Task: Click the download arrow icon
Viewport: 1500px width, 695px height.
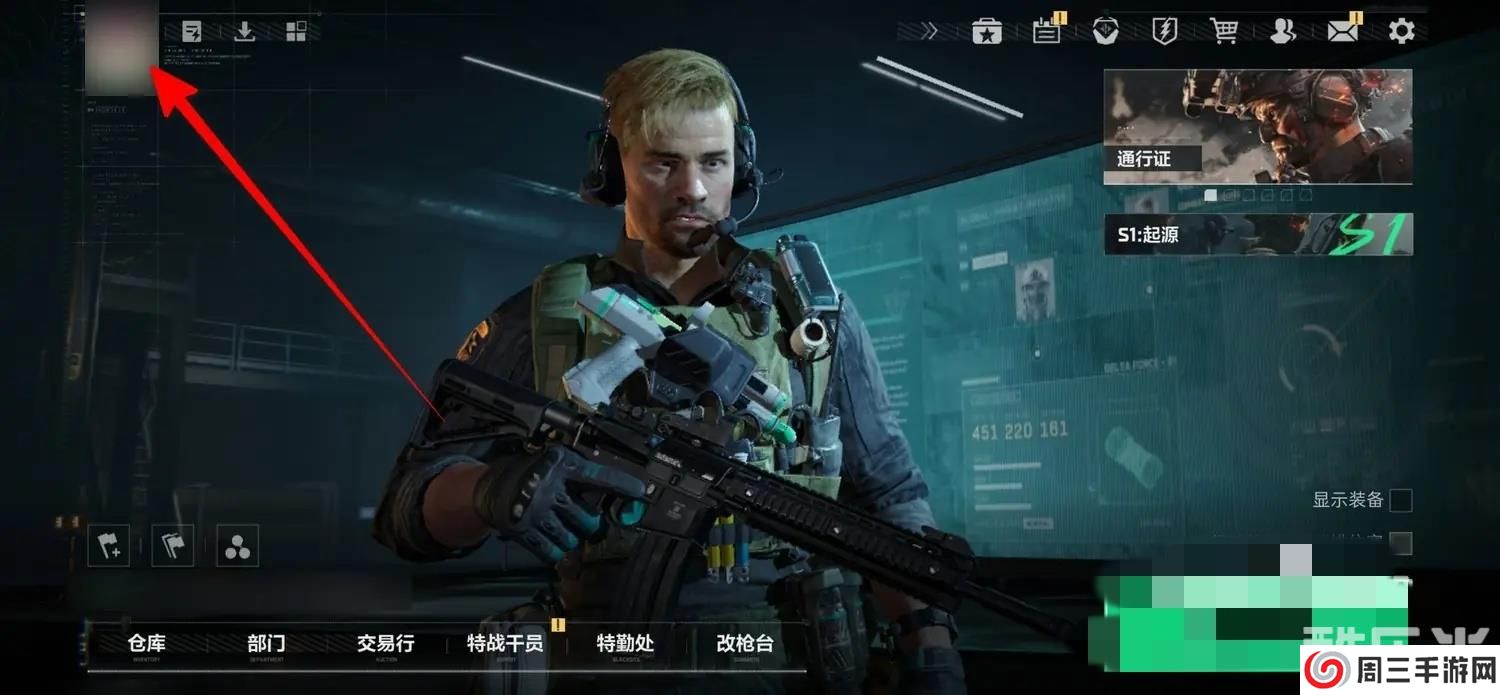Action: 244,31
